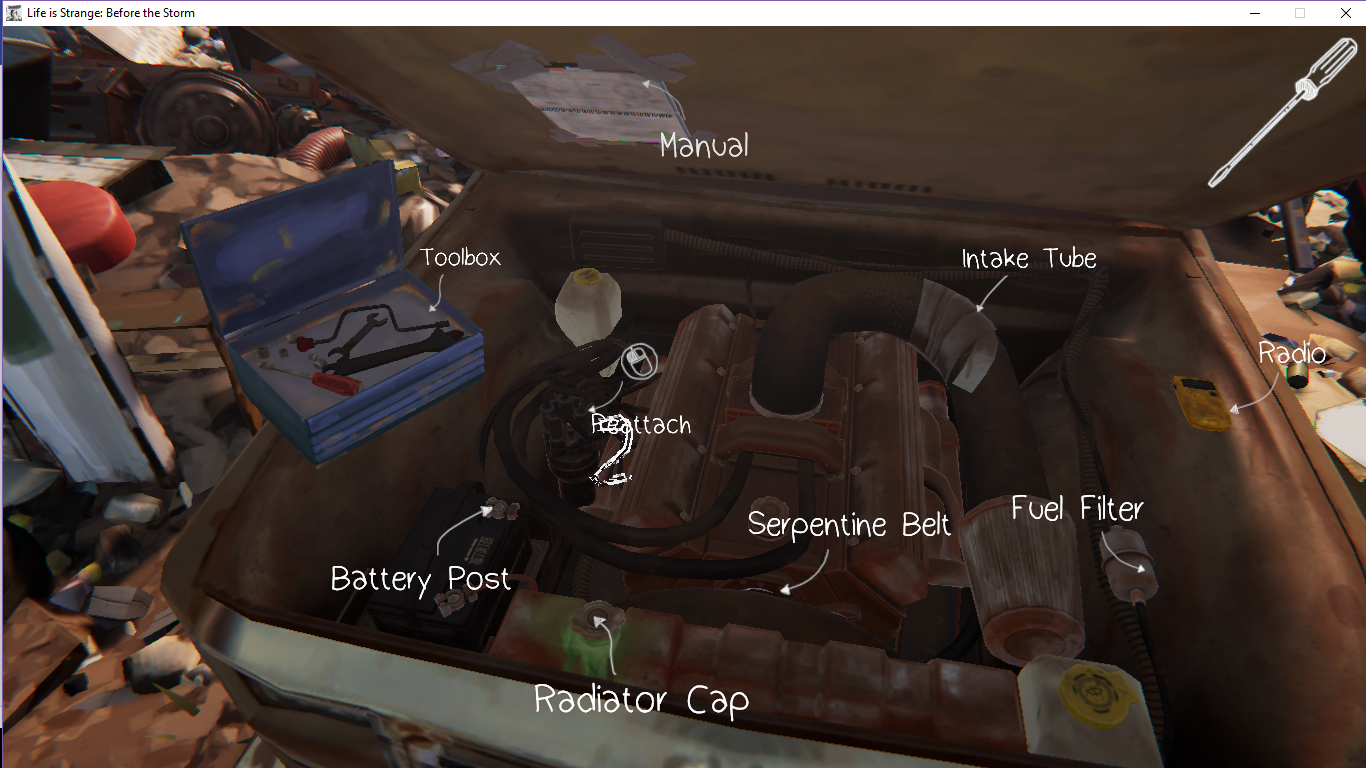Select the Manual label
The width and height of the screenshot is (1366, 768).
pyautogui.click(x=704, y=146)
